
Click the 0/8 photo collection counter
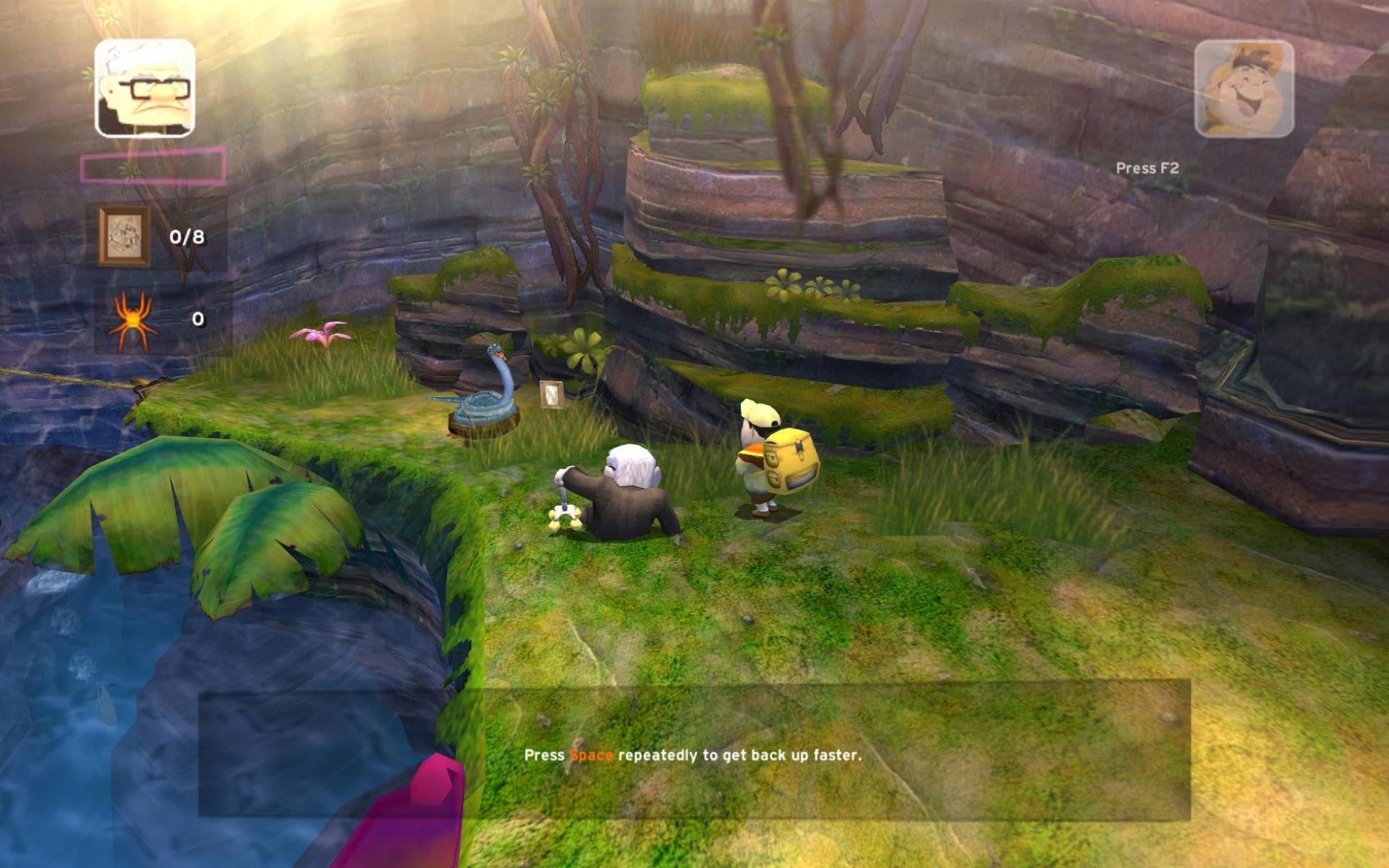pos(187,236)
